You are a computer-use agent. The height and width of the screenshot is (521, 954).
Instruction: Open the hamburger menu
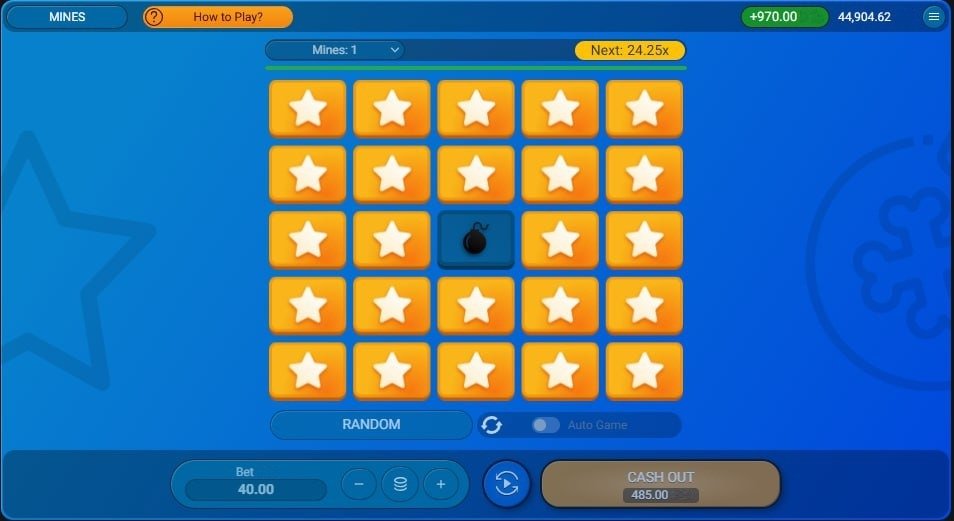(x=933, y=16)
